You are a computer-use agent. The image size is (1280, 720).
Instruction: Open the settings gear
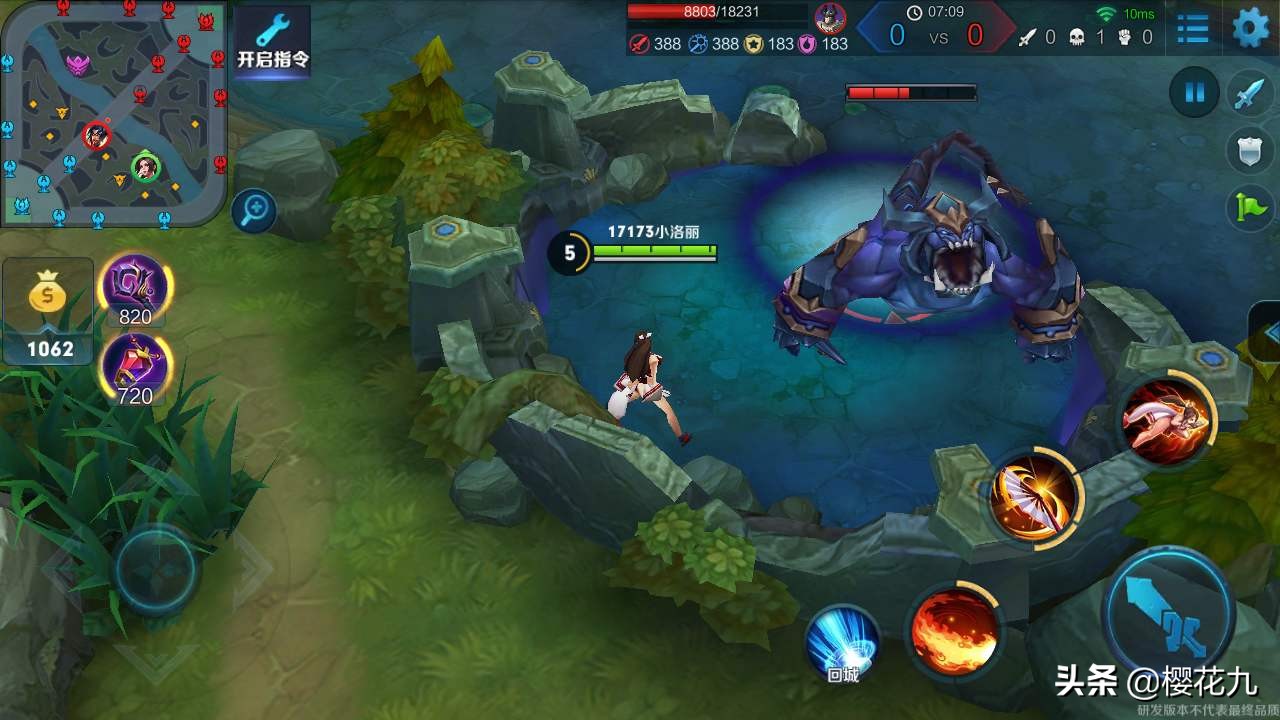point(1250,28)
